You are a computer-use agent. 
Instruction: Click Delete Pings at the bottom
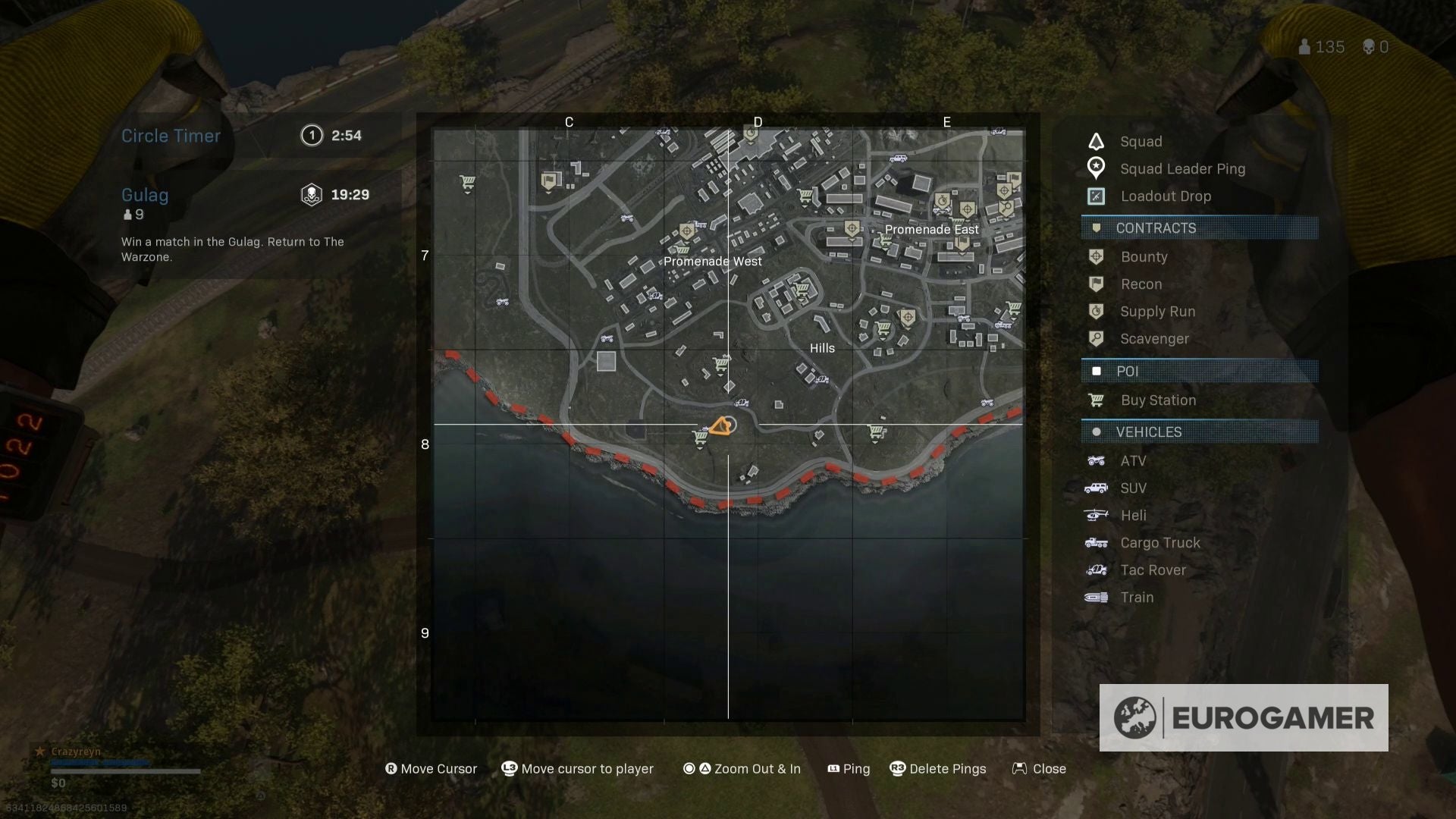click(x=949, y=768)
